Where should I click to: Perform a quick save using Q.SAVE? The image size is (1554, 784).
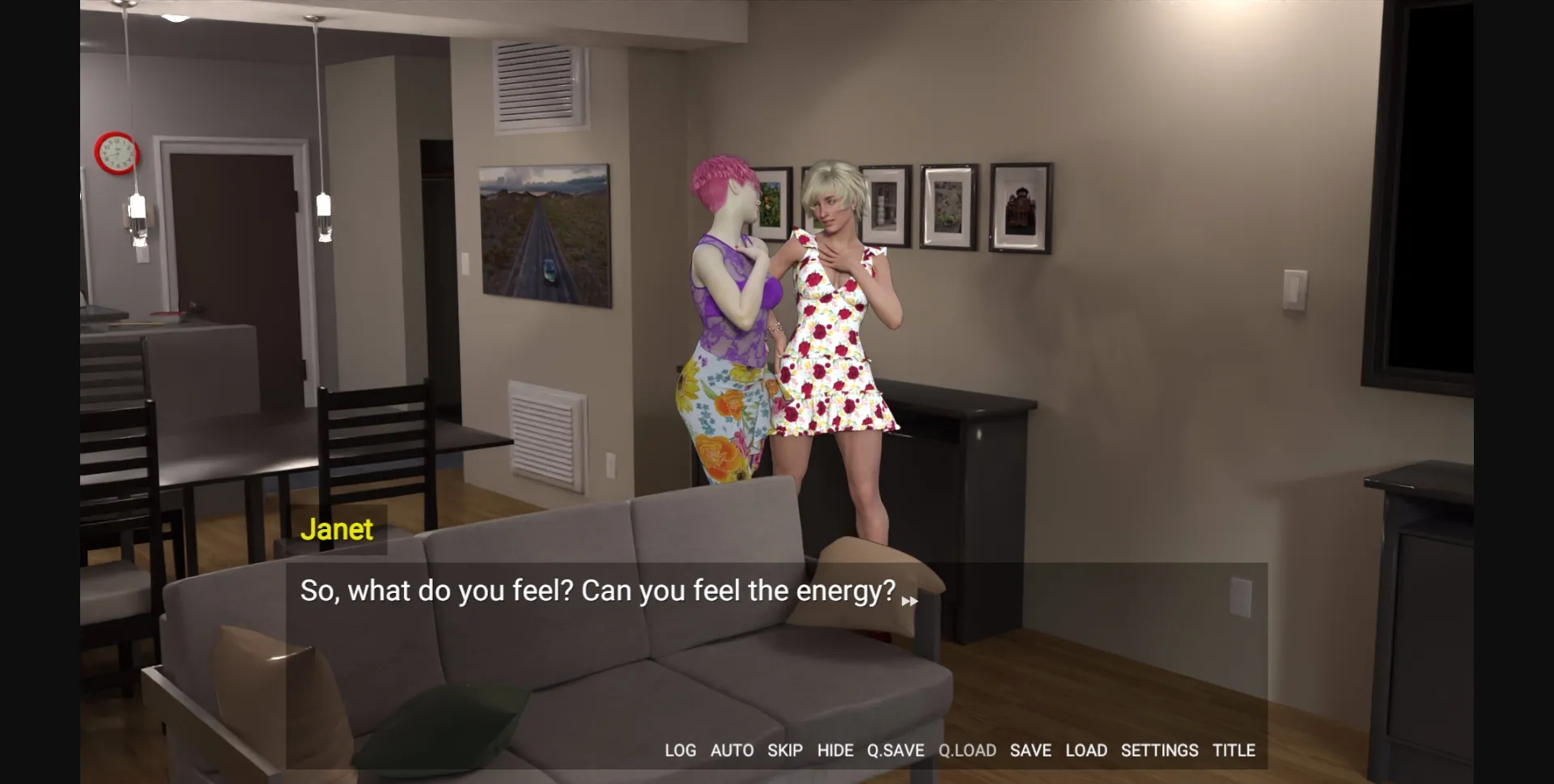tap(895, 750)
